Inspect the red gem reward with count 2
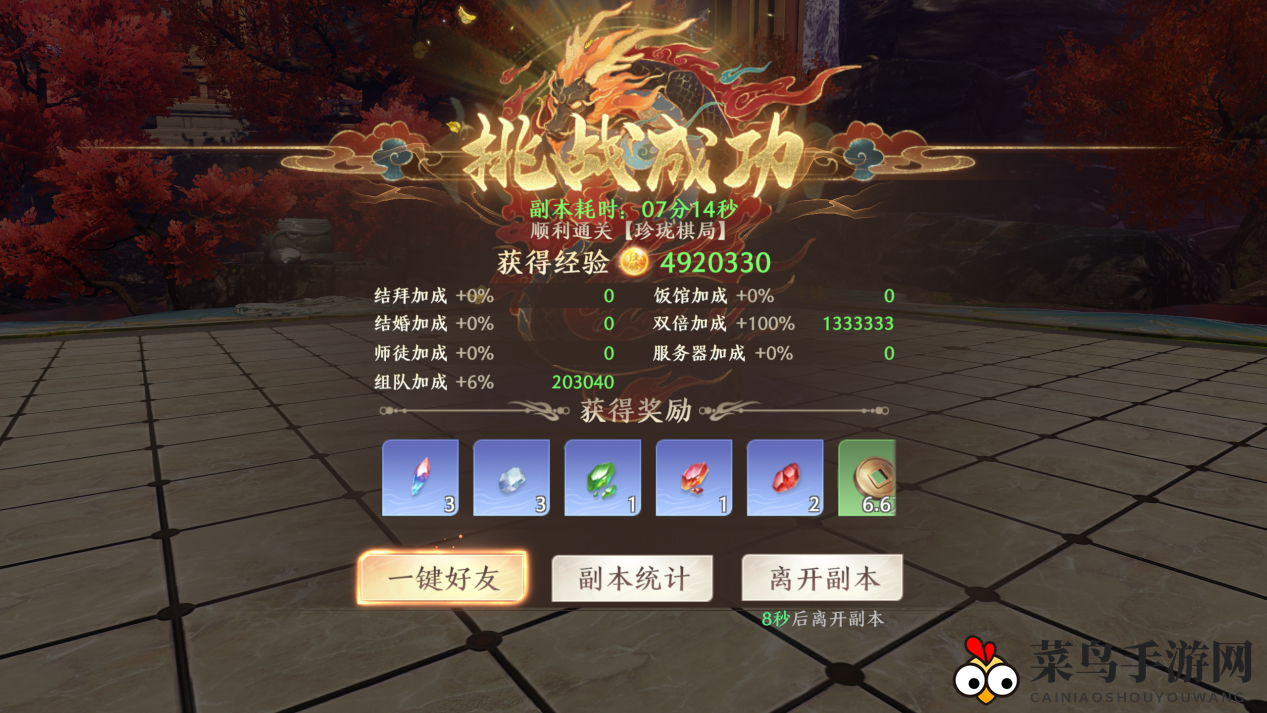The width and height of the screenshot is (1267, 713). point(784,478)
